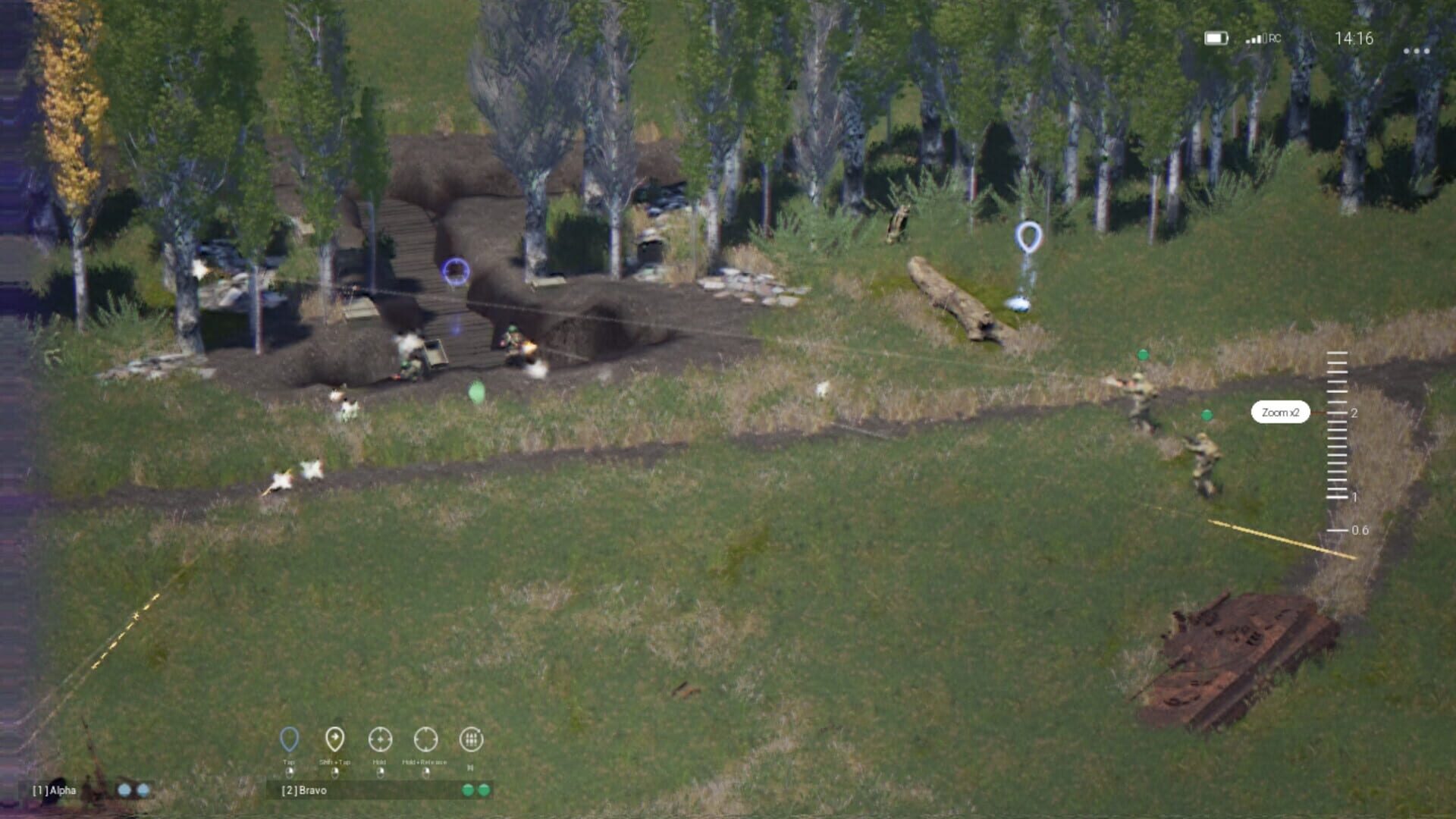The image size is (1456, 819).
Task: Select the Shift+Tap move order pin icon
Action: click(x=334, y=739)
